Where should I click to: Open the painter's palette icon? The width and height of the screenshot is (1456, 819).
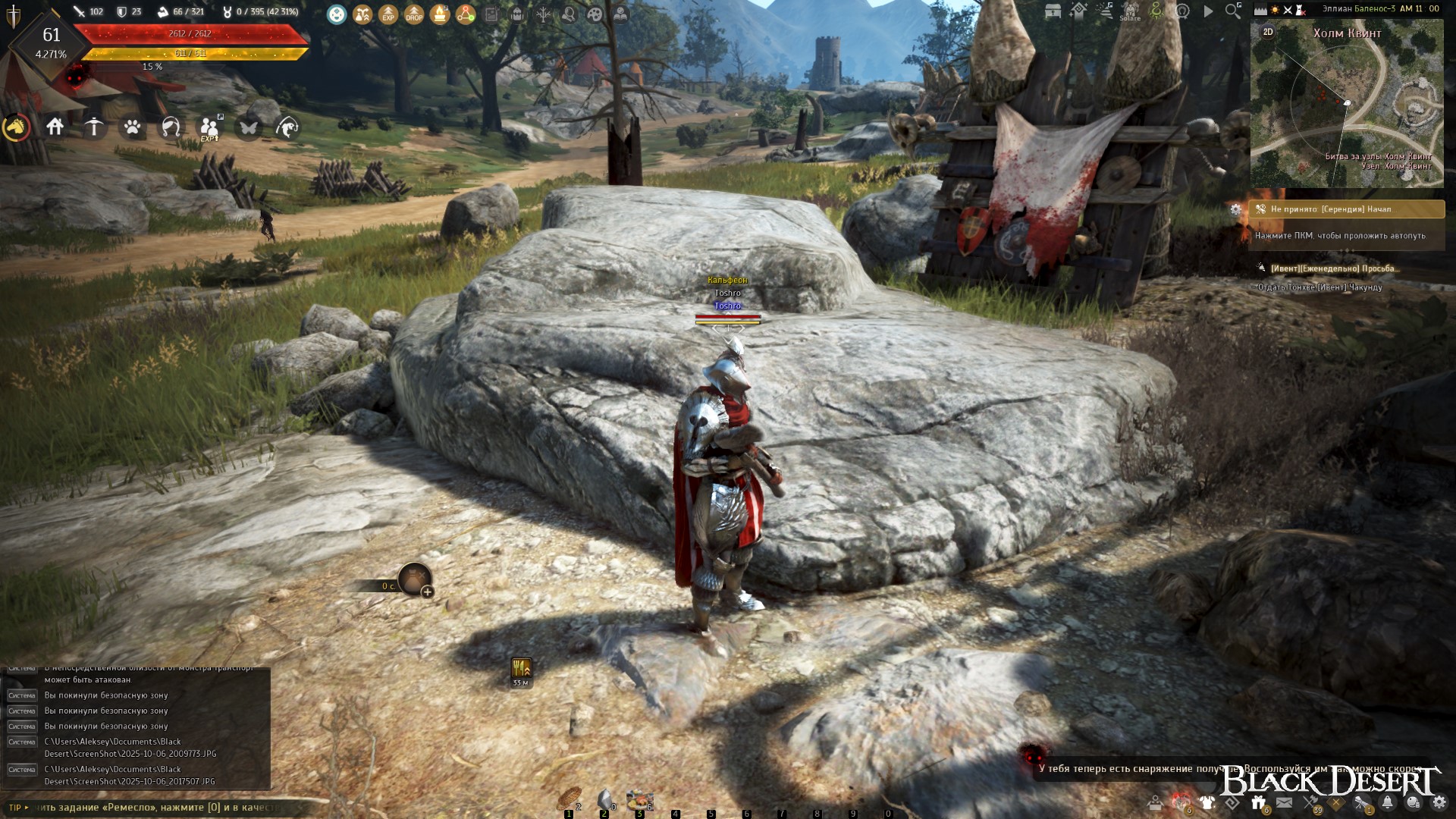click(595, 14)
